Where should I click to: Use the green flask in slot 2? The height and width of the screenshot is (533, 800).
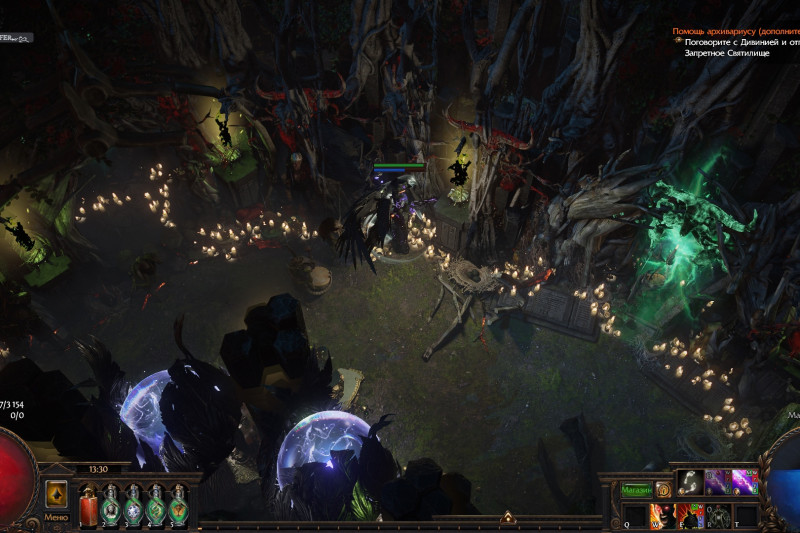(111, 506)
